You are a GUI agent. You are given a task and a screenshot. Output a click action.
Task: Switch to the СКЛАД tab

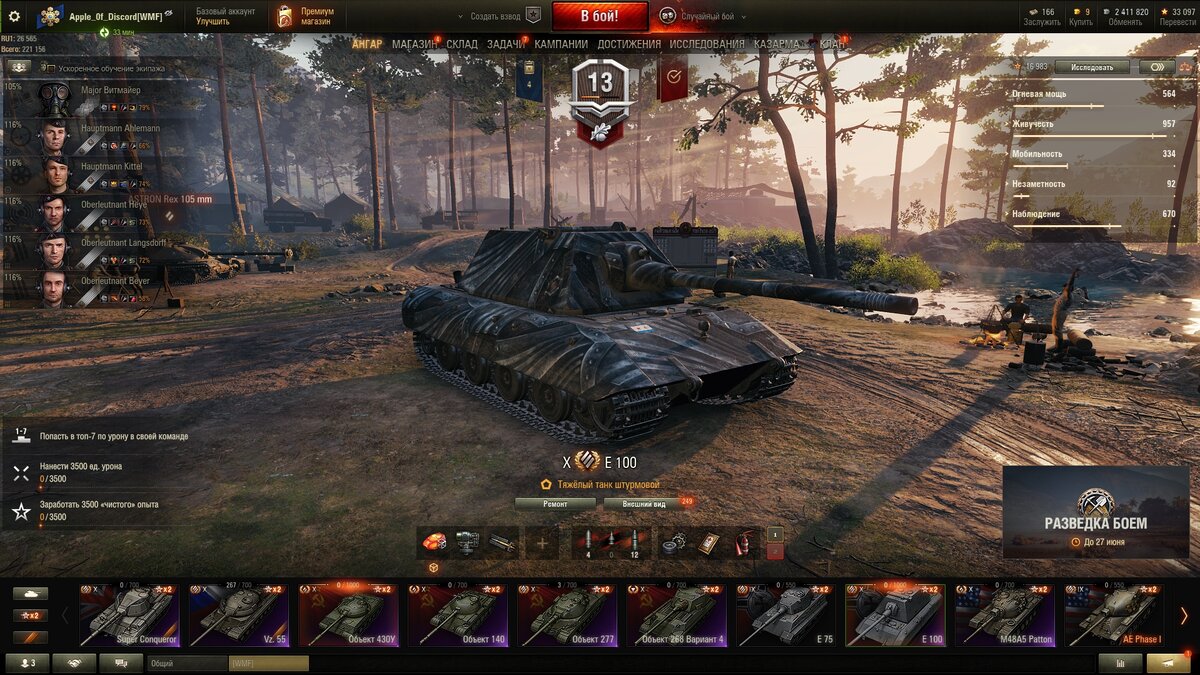point(462,44)
